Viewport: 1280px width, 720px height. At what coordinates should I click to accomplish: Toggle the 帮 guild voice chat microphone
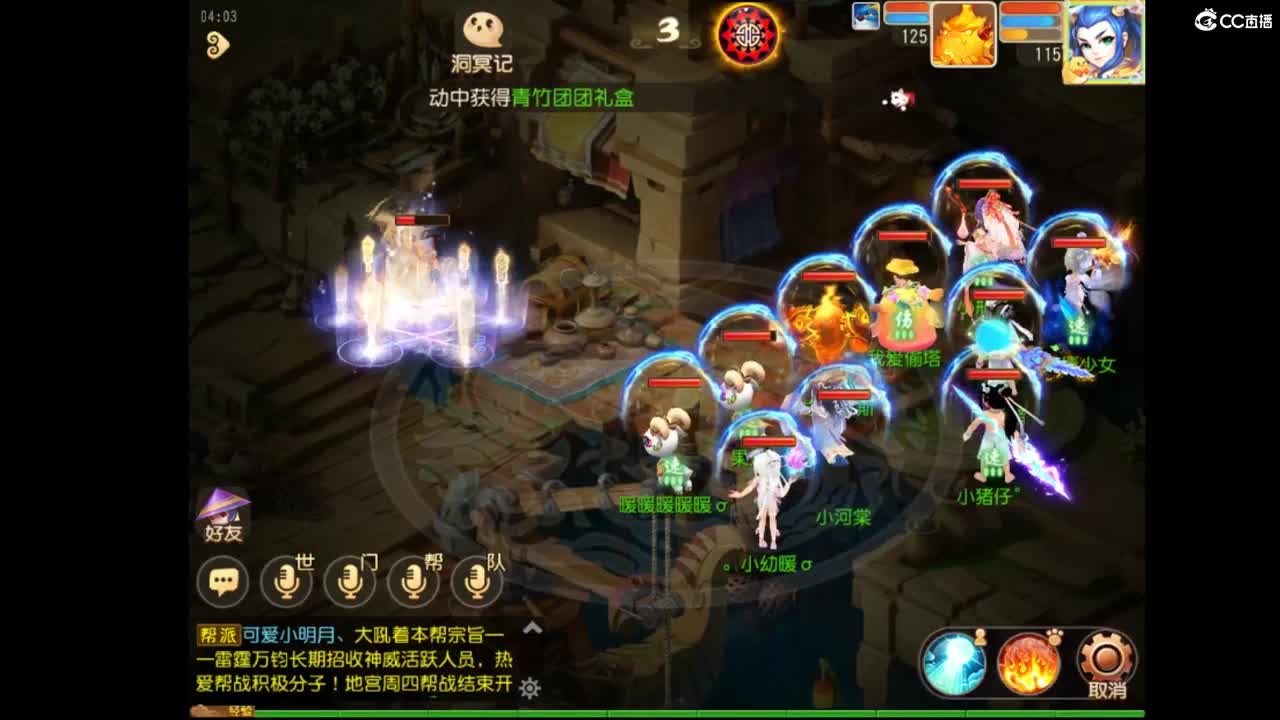tap(411, 580)
